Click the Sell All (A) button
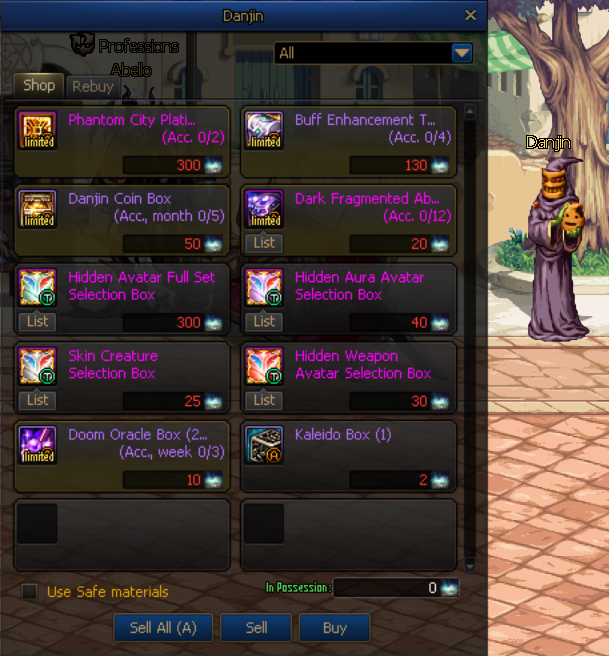Viewport: 609px width, 656px height. (162, 628)
